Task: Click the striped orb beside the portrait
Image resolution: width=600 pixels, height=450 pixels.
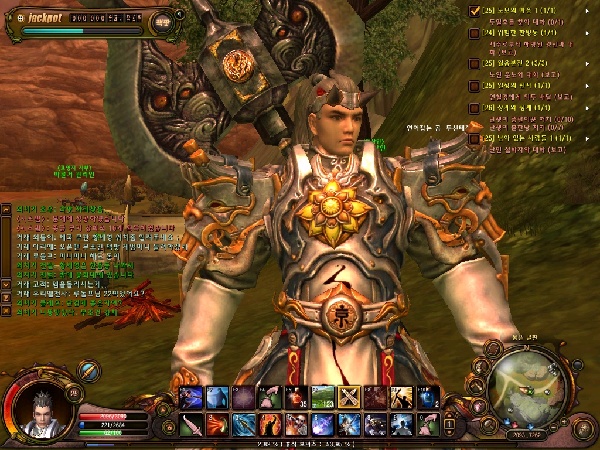Action: tap(89, 371)
